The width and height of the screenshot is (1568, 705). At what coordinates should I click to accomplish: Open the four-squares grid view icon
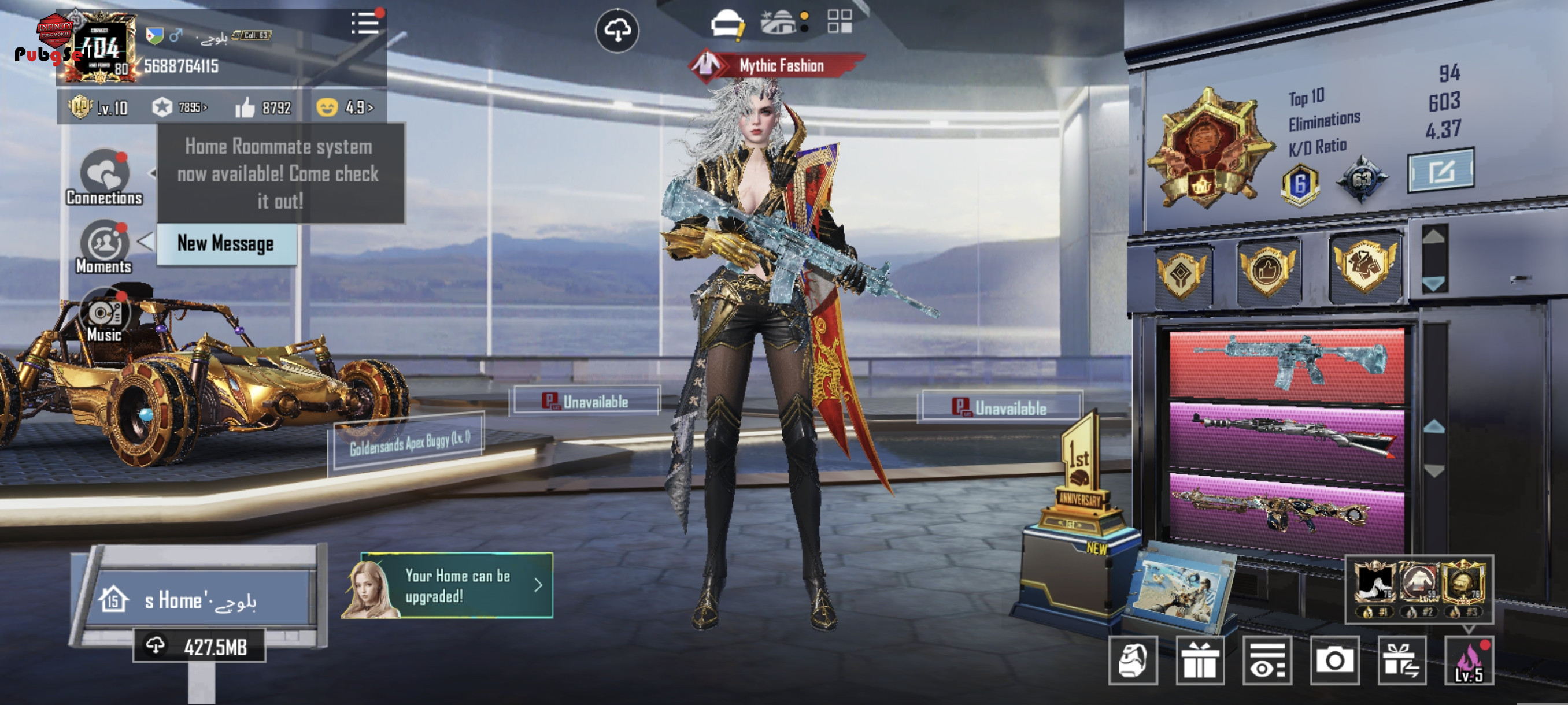pos(840,22)
